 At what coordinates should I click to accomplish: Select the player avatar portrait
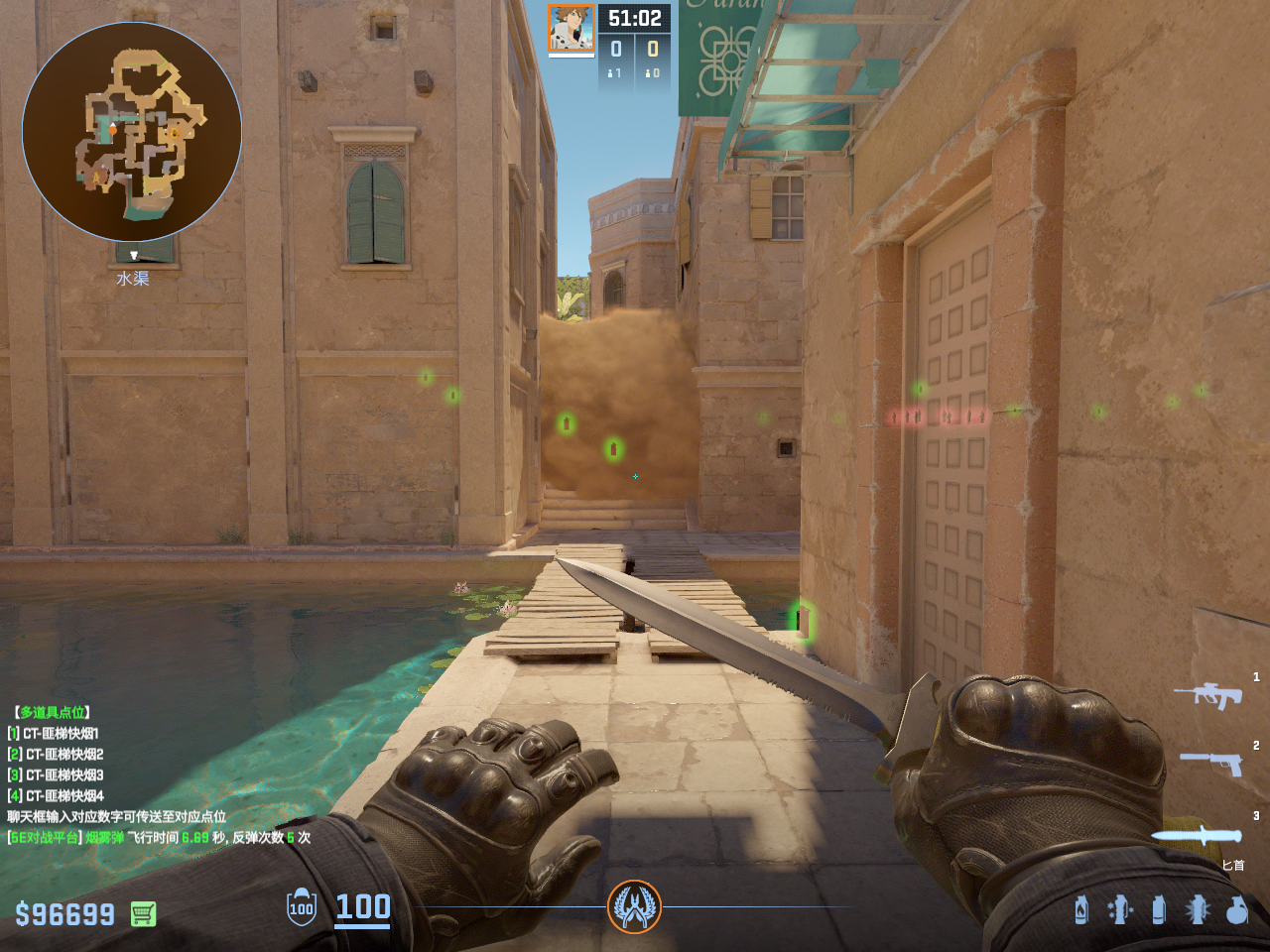571,28
